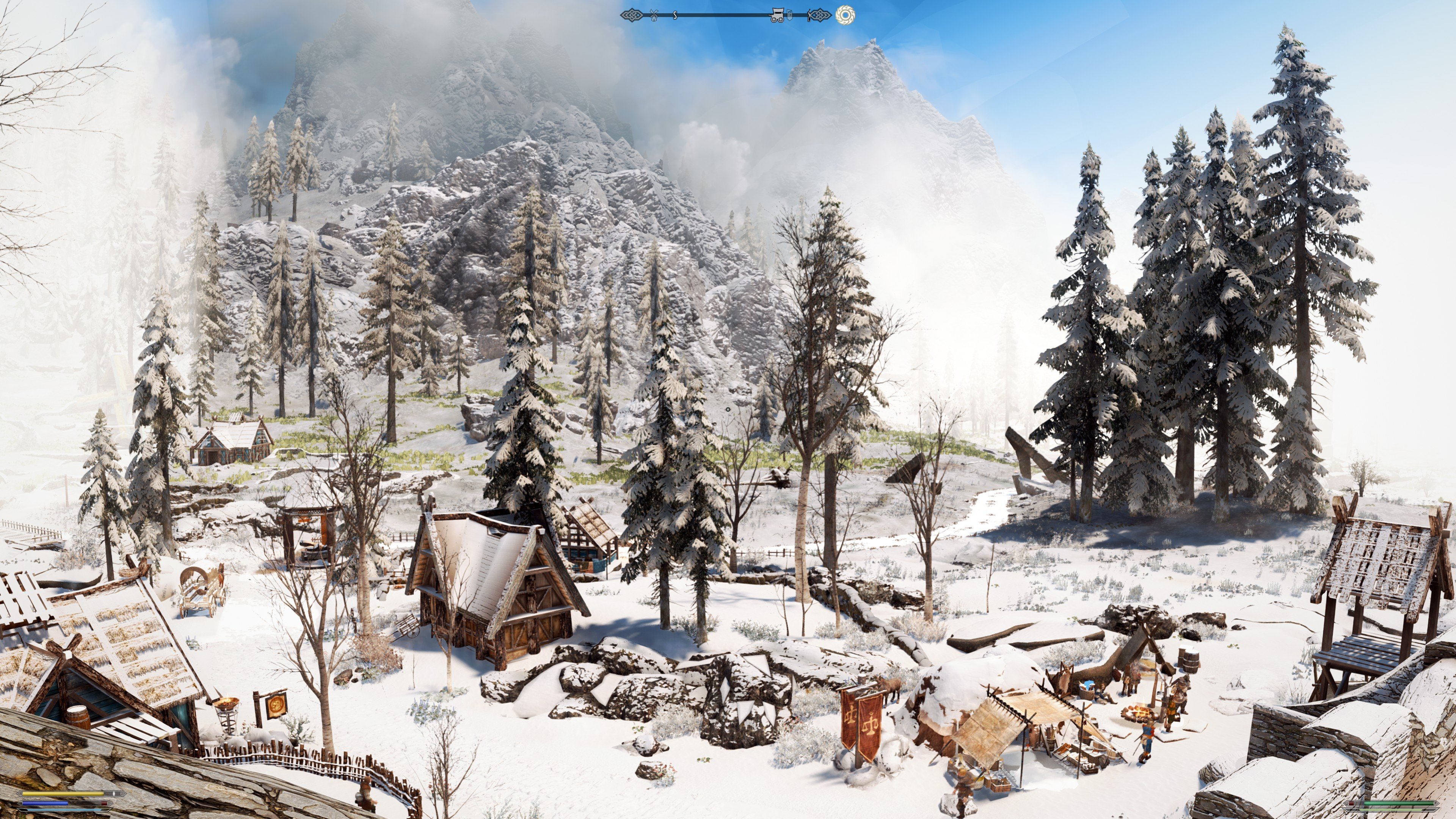The image size is (1456, 819).
Task: Select the carriage marker on the compass
Action: [x=777, y=15]
